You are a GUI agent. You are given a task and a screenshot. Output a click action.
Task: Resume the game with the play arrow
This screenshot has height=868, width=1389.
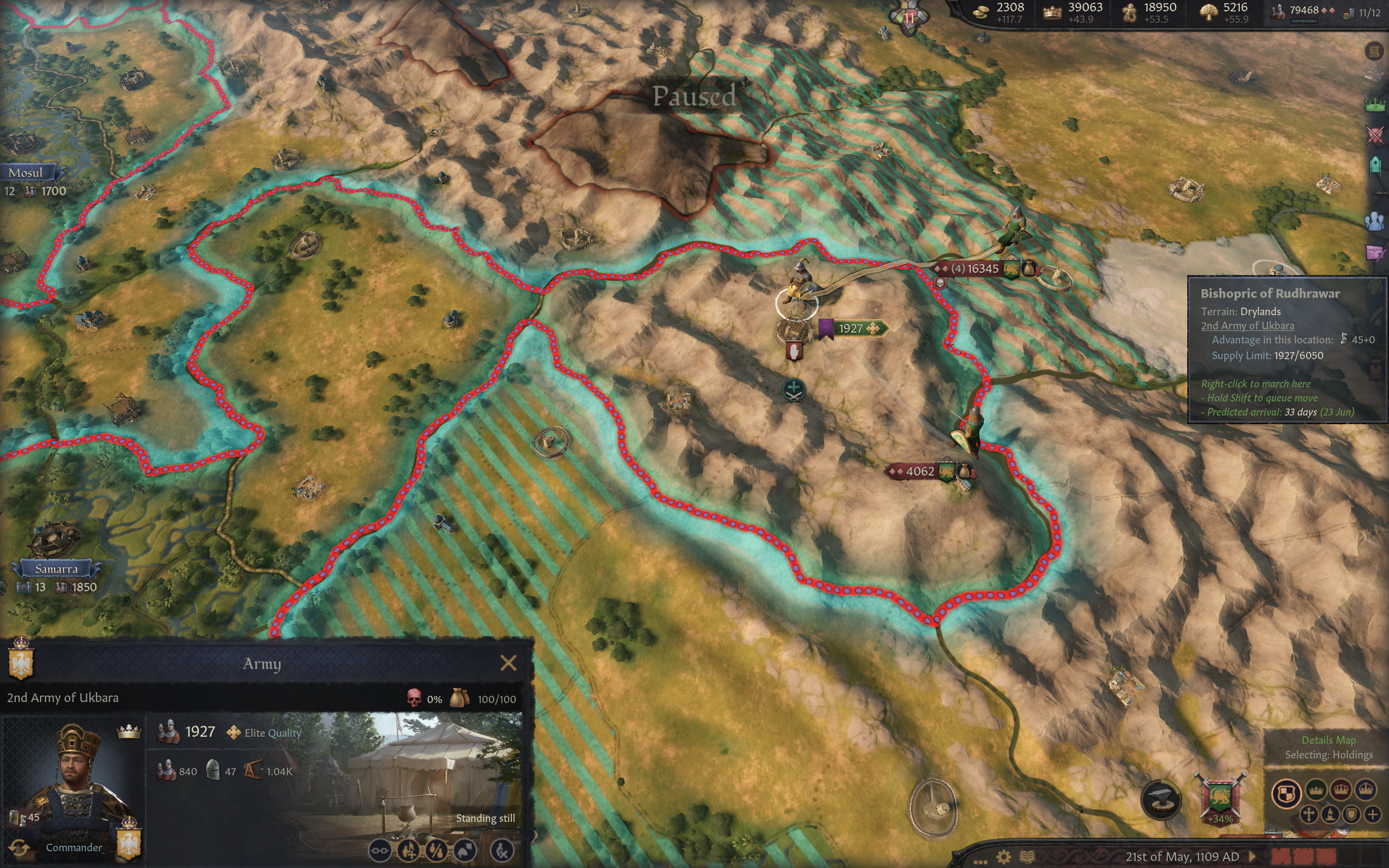(1252, 857)
